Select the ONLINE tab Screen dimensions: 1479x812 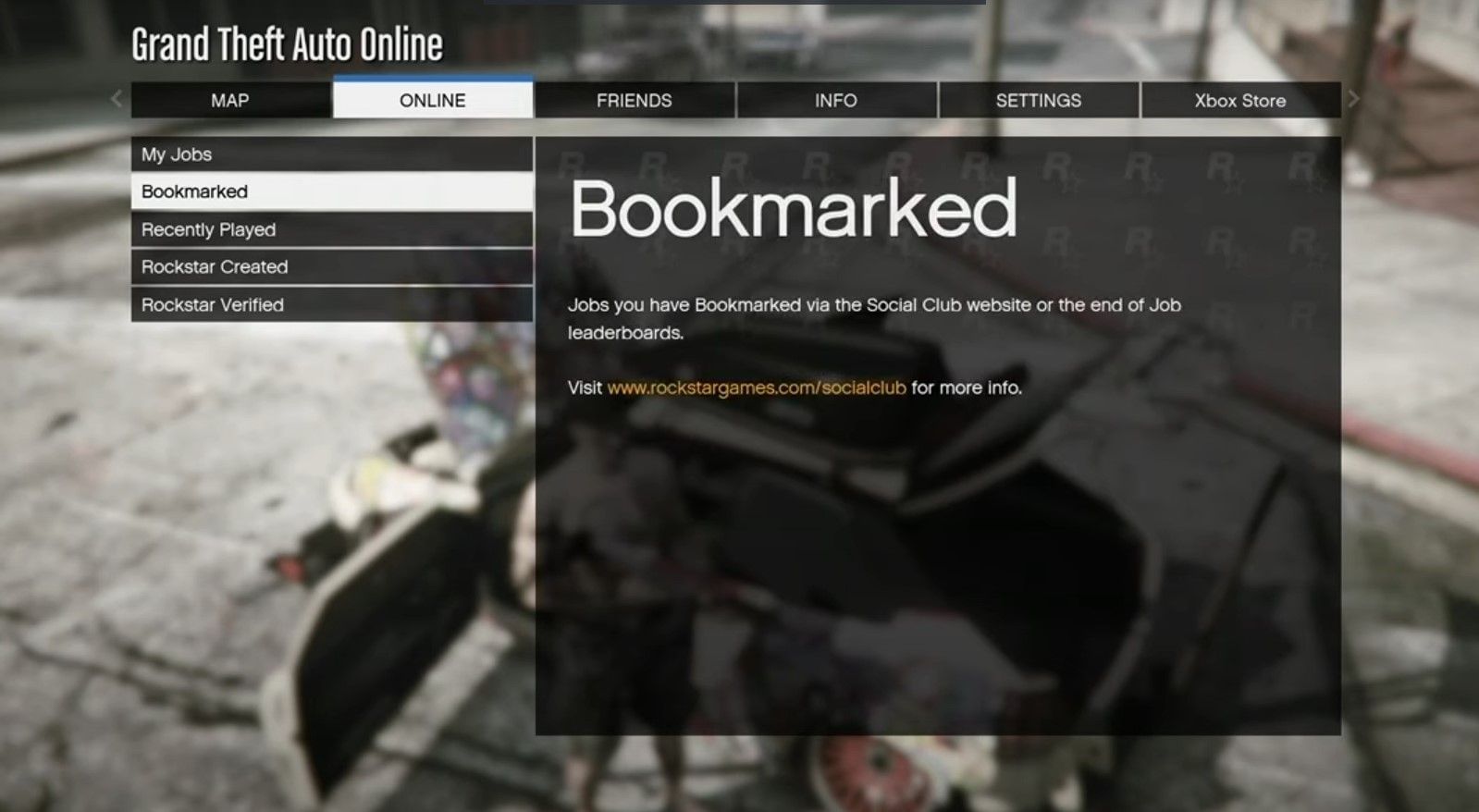pyautogui.click(x=432, y=100)
